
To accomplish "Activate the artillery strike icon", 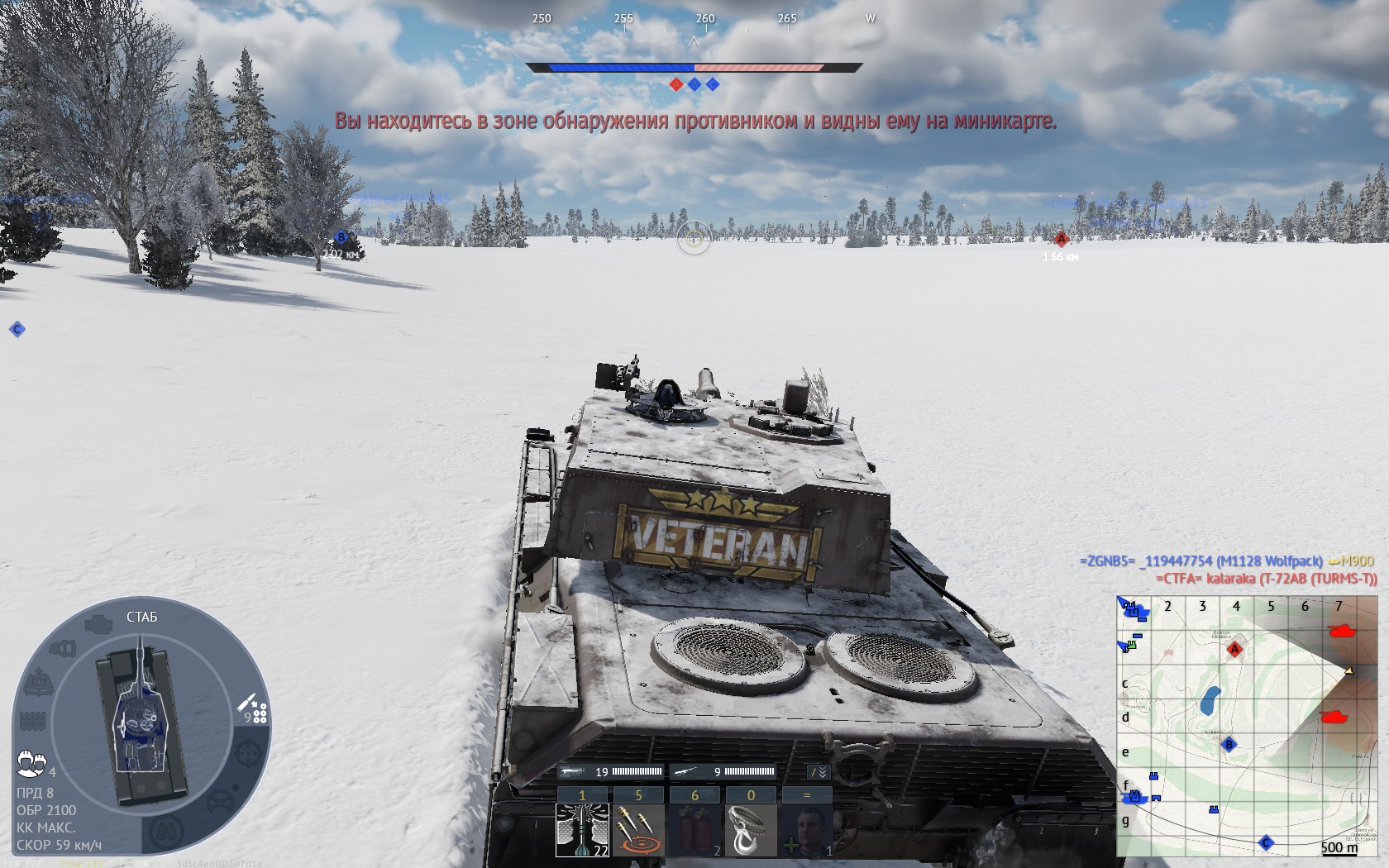I will pos(638,830).
